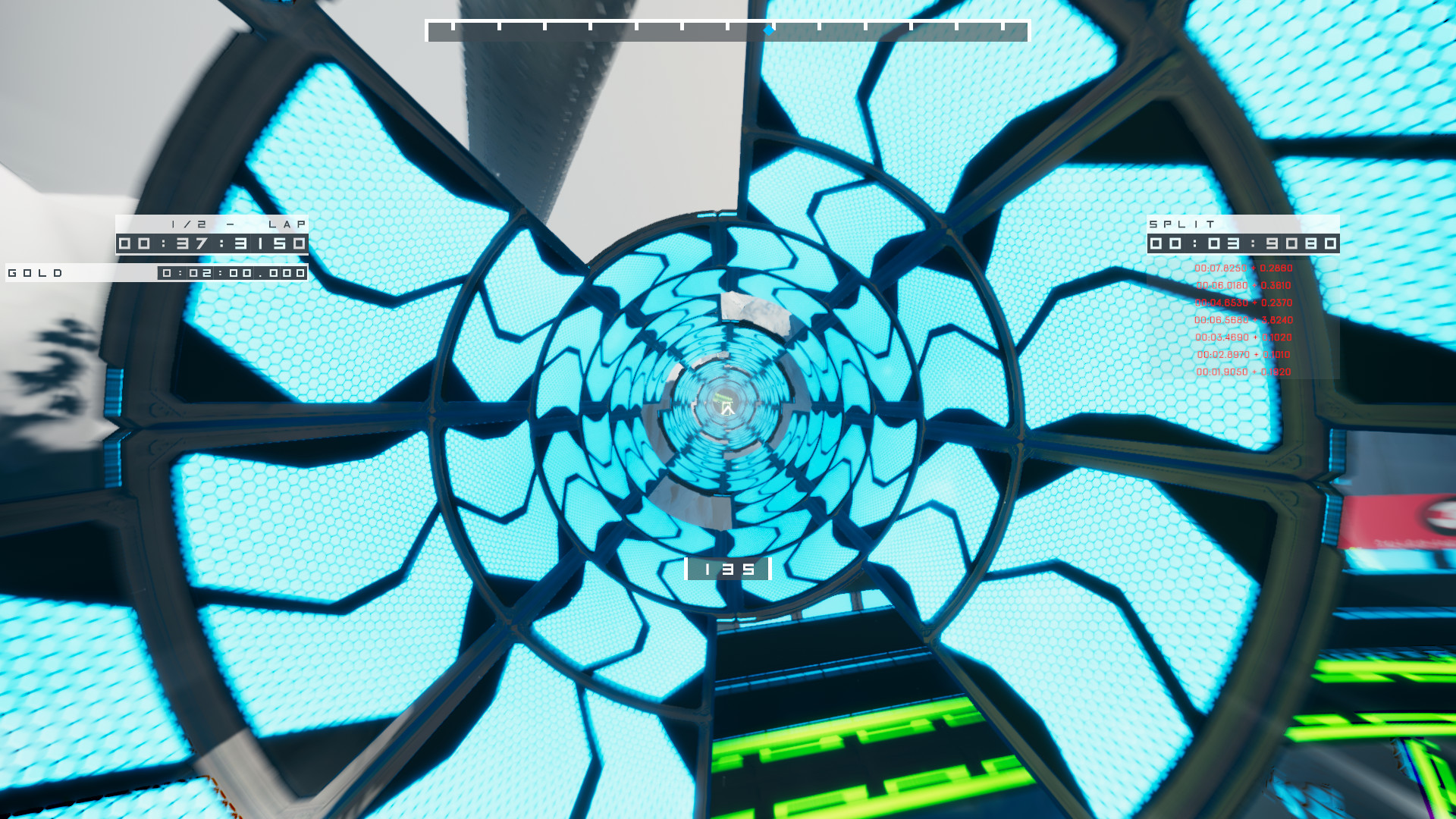Click the gold target time 0:02:00.000
Screen dimensions: 1456x819
point(231,273)
